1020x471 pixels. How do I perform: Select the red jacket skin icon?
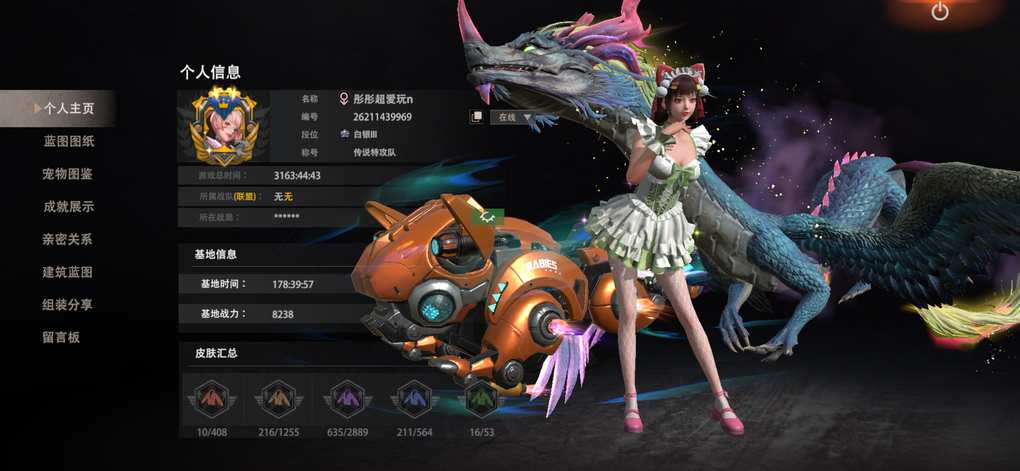click(209, 399)
